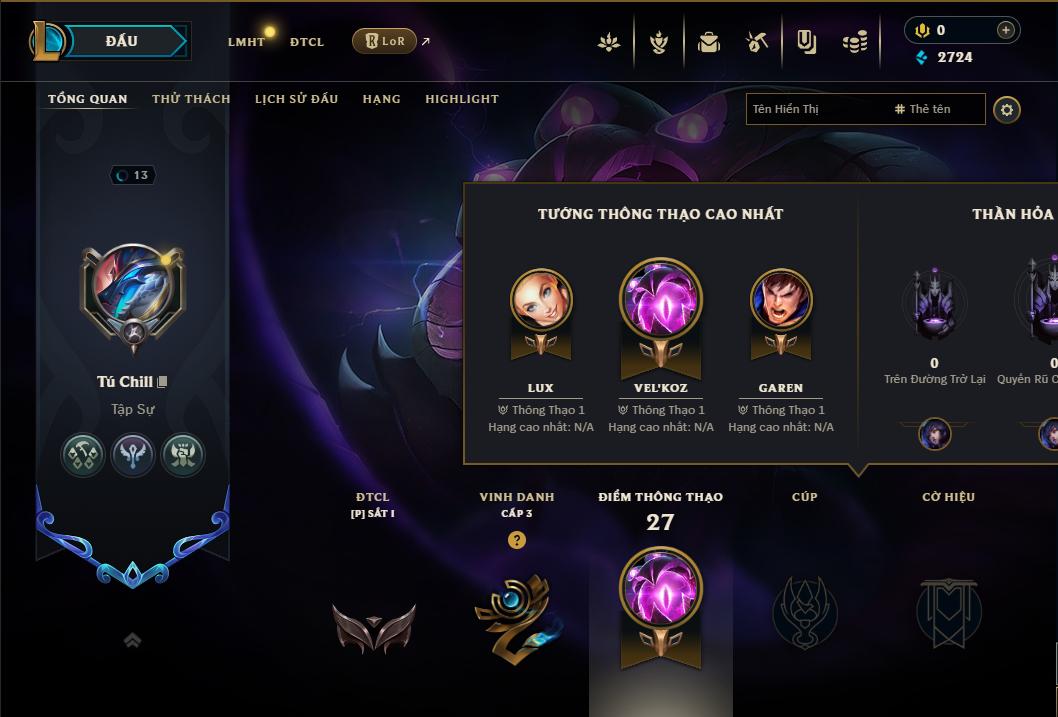Select the Lux mastery portrait
The height and width of the screenshot is (717, 1058).
coord(541,300)
